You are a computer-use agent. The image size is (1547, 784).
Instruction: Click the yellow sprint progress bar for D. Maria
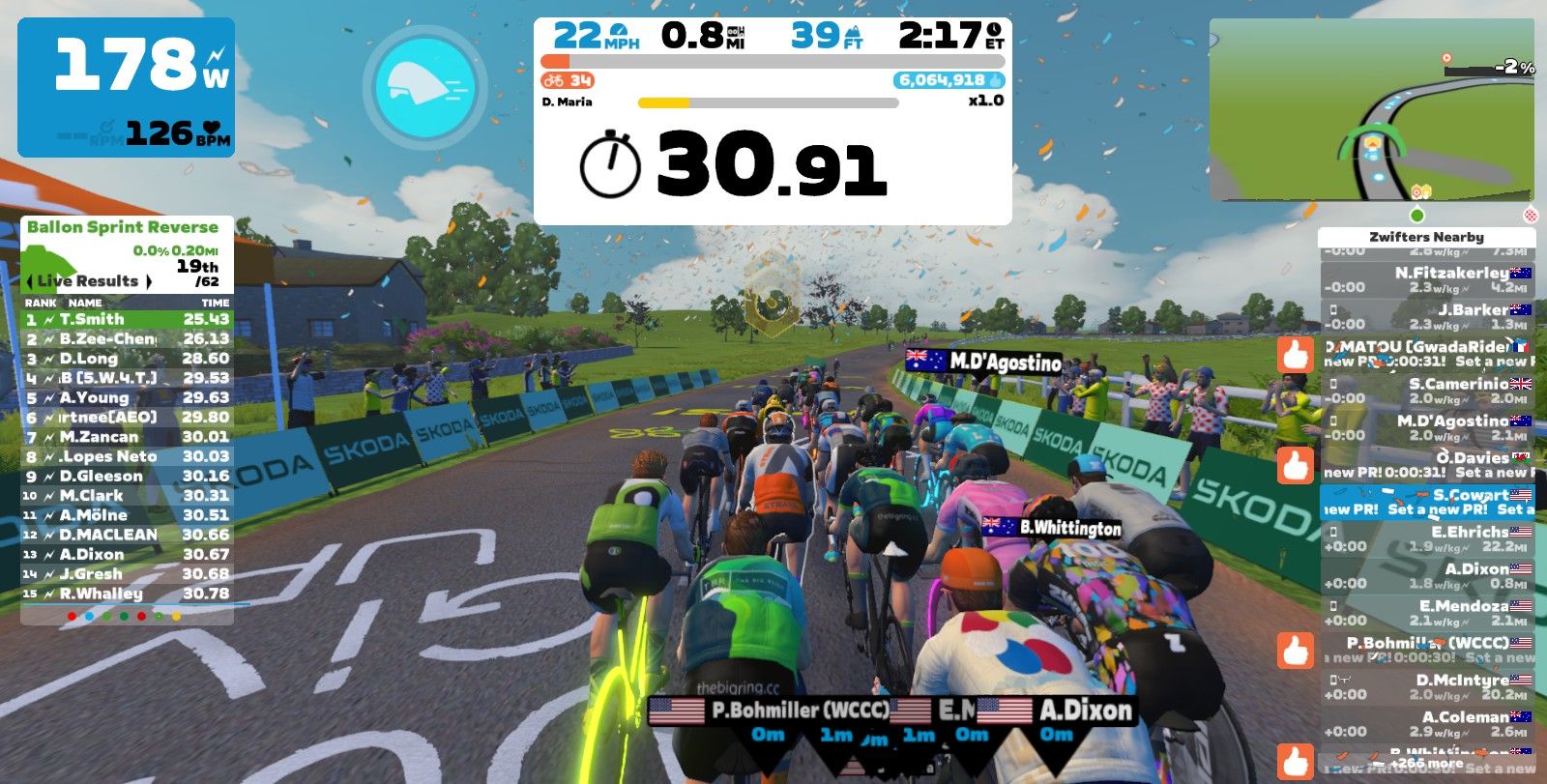click(x=662, y=102)
